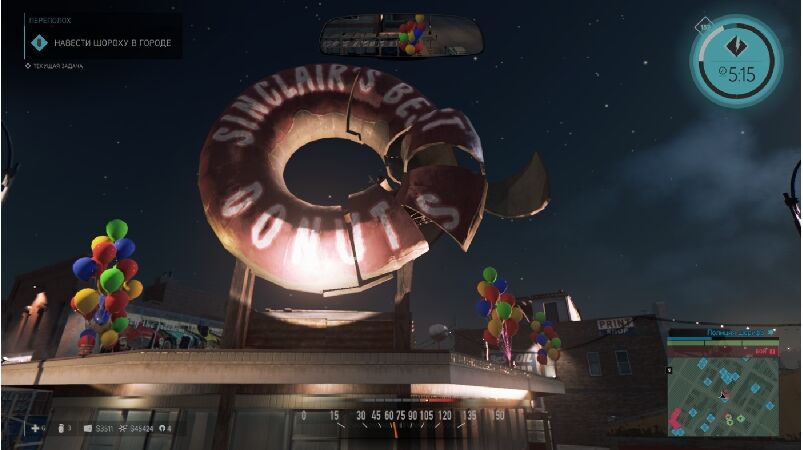
Task: Select the medkit plus icon
Action: [x=35, y=428]
